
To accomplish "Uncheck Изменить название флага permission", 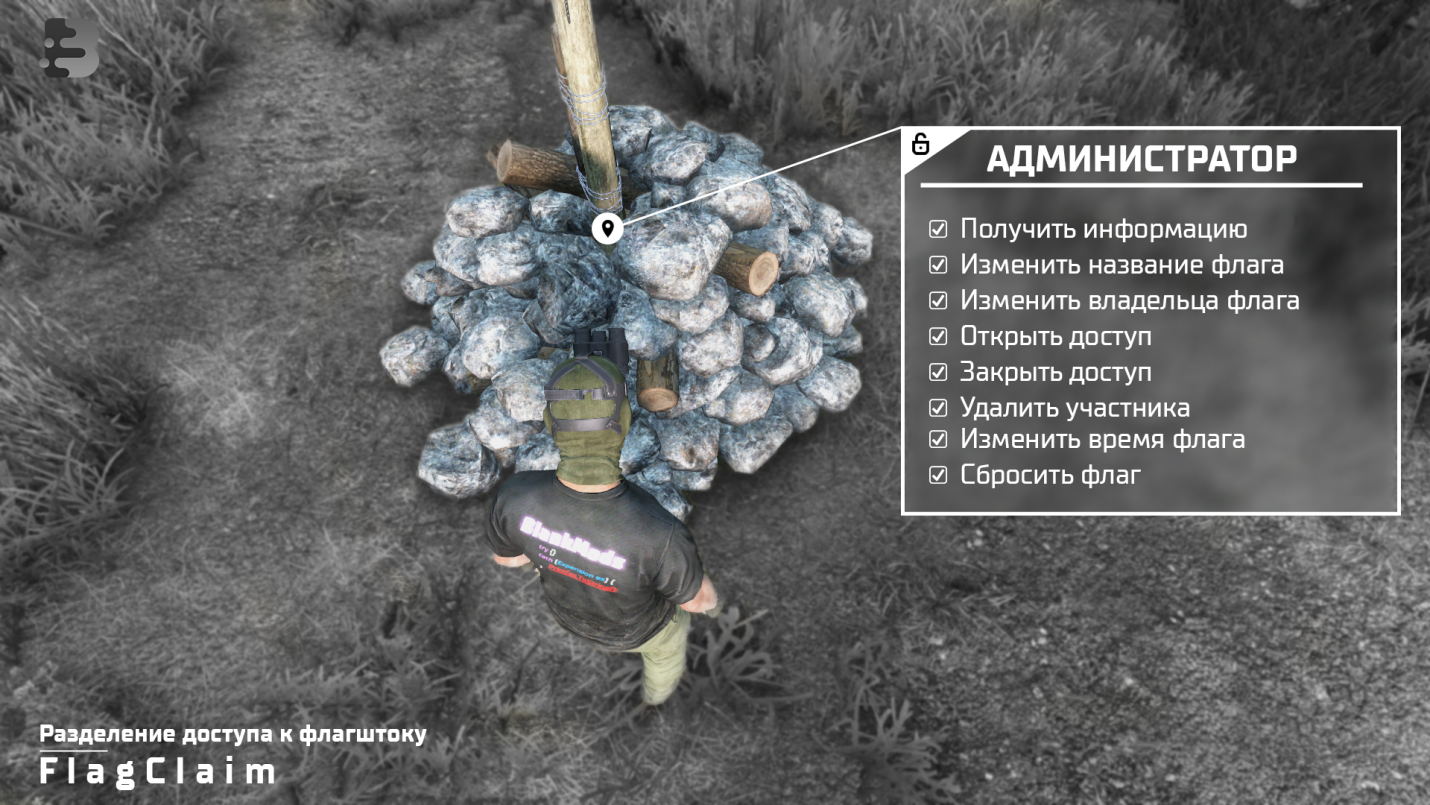I will [938, 265].
